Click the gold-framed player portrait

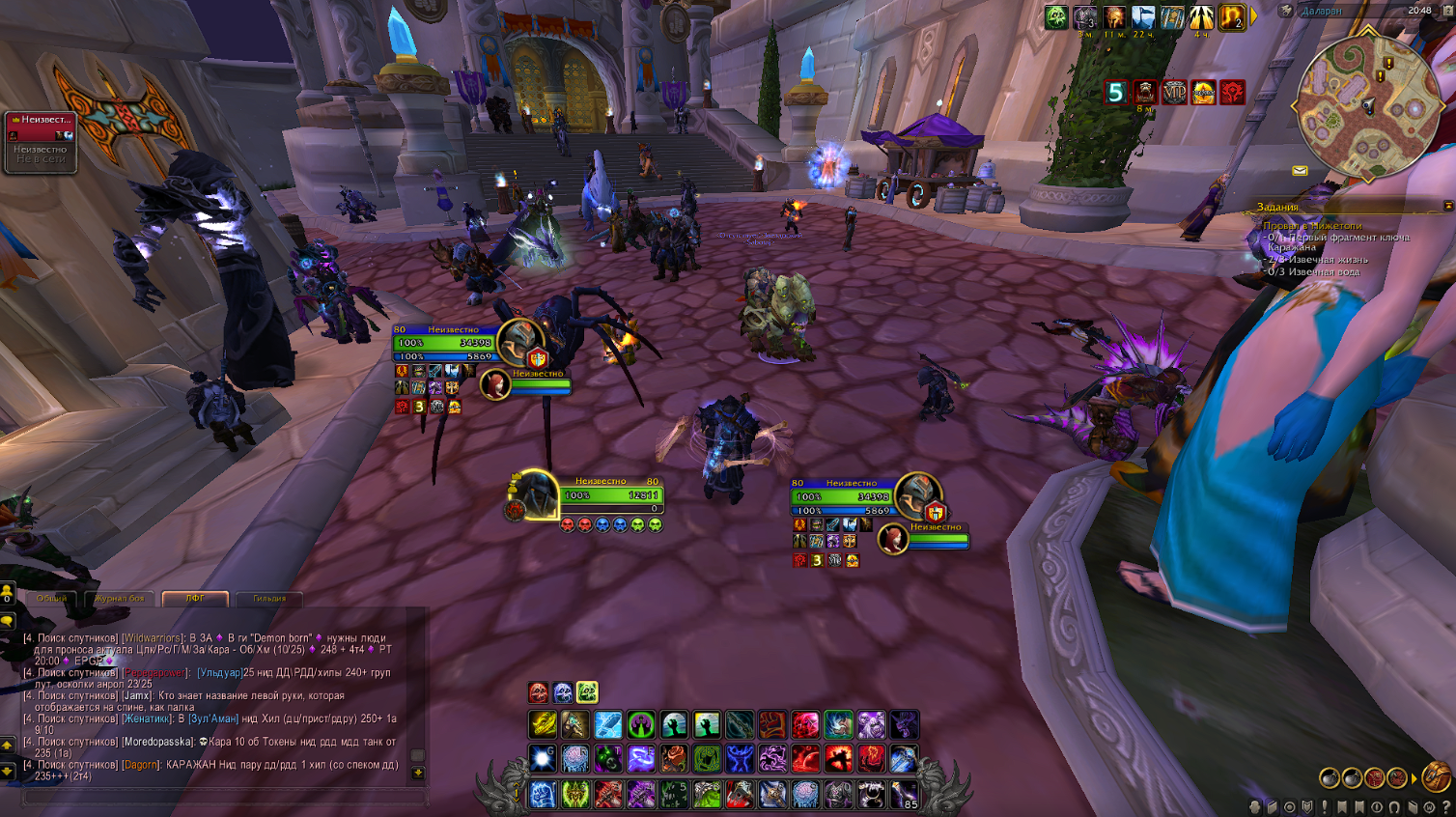coord(534,493)
